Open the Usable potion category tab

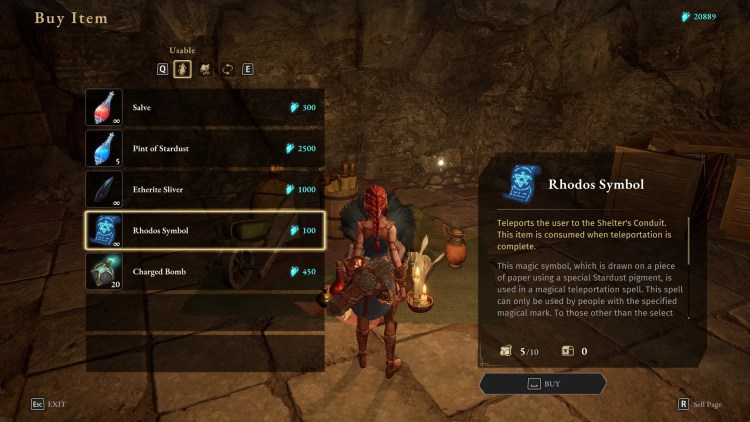coord(183,69)
